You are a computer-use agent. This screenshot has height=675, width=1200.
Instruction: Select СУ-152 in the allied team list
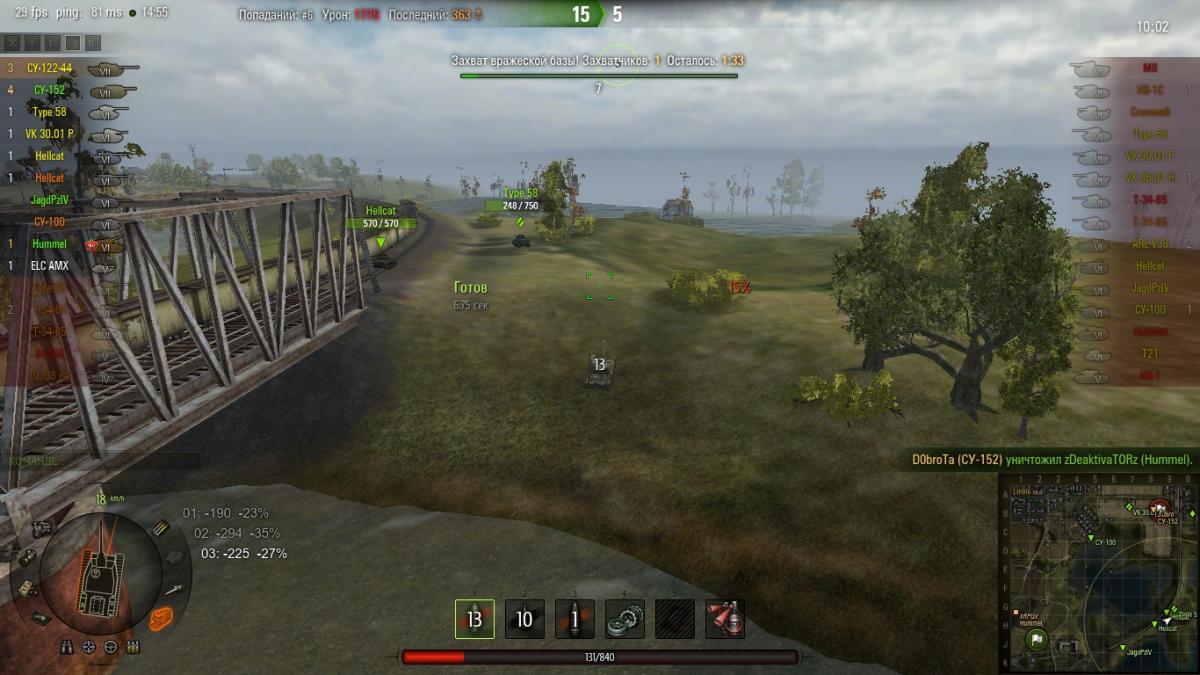pyautogui.click(x=49, y=90)
